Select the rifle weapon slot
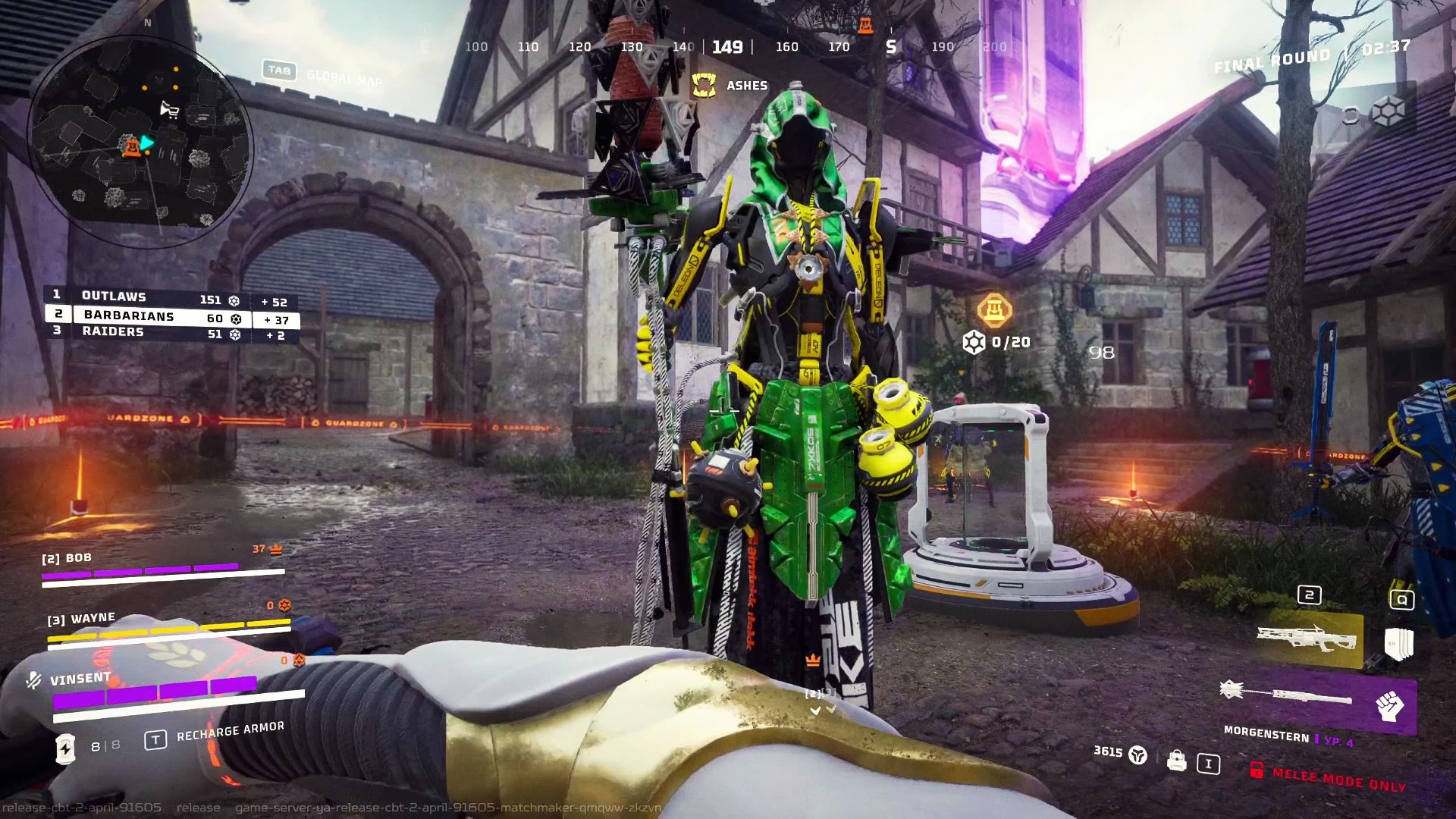This screenshot has height=819, width=1456. [1308, 639]
